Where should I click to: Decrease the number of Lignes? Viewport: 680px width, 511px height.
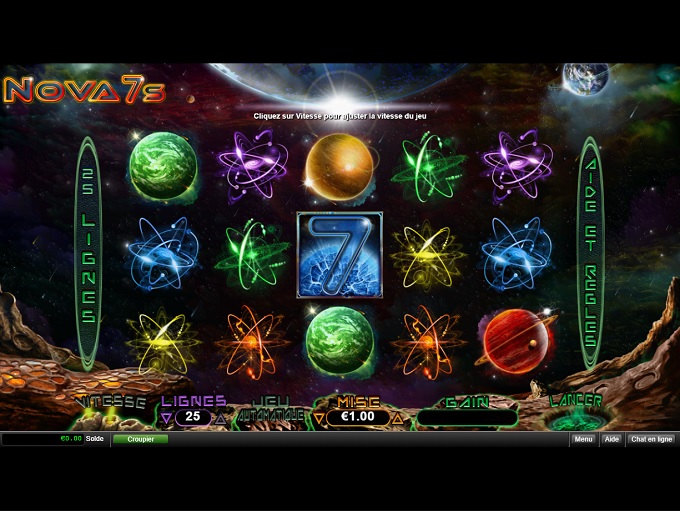(x=167, y=417)
